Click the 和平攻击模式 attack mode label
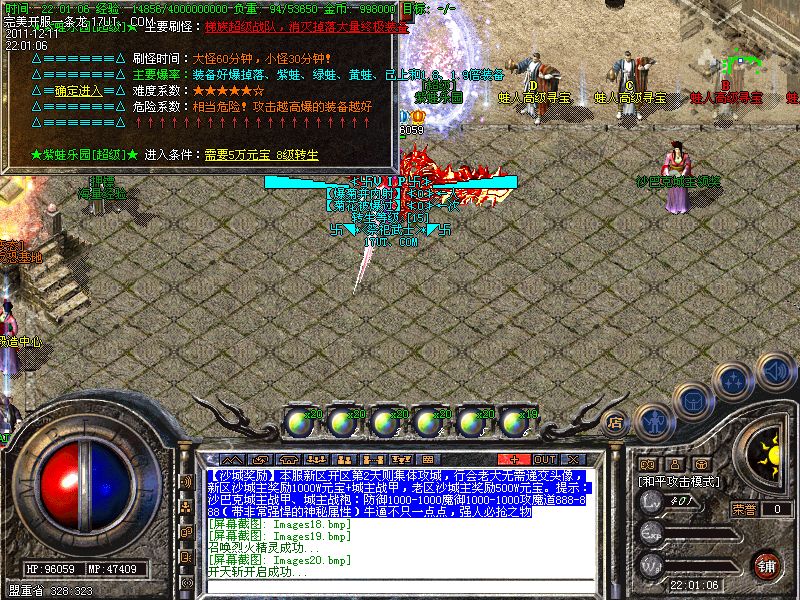Screen dimensions: 800x600 680,481
